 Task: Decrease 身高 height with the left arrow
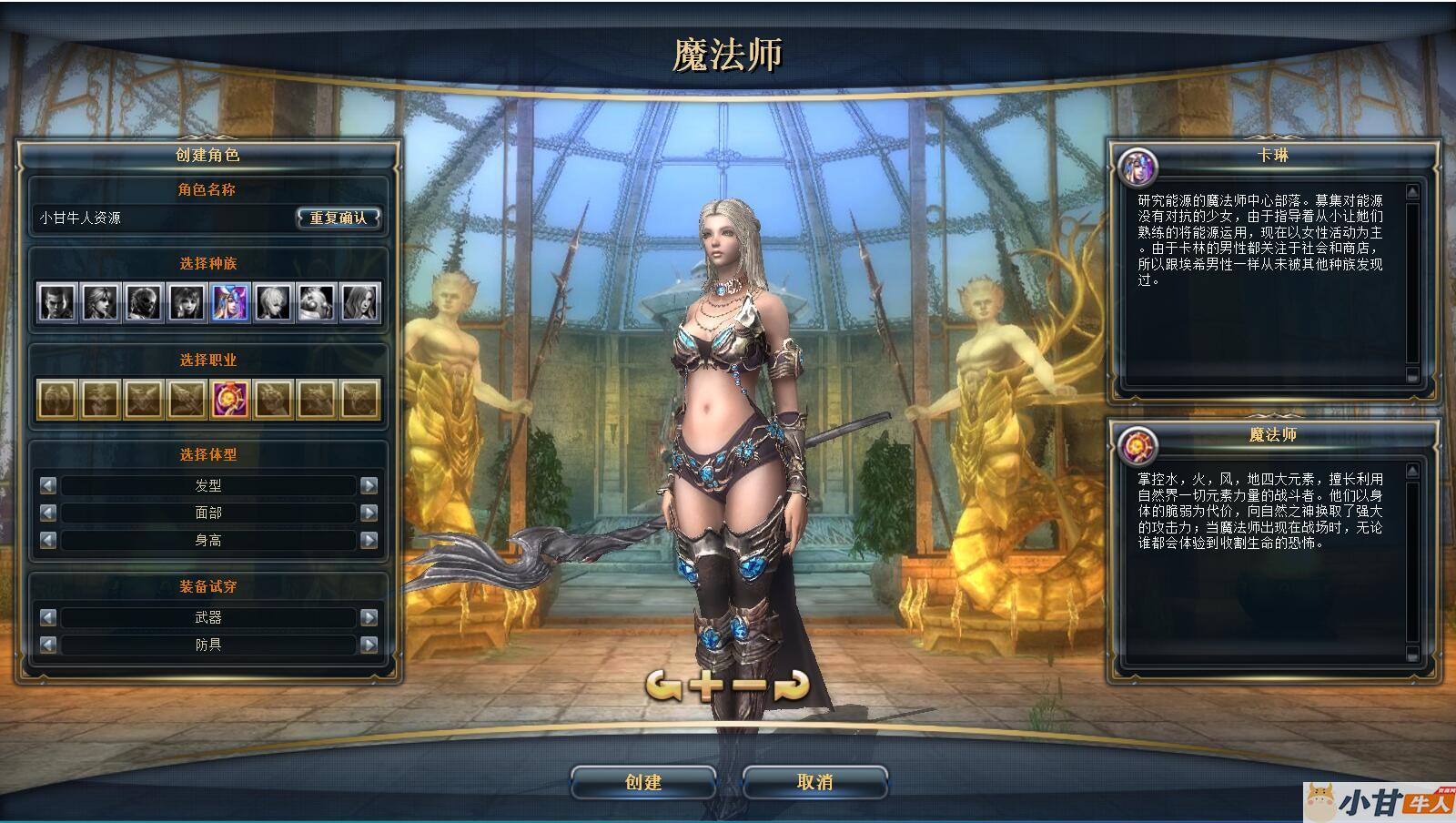pos(48,540)
